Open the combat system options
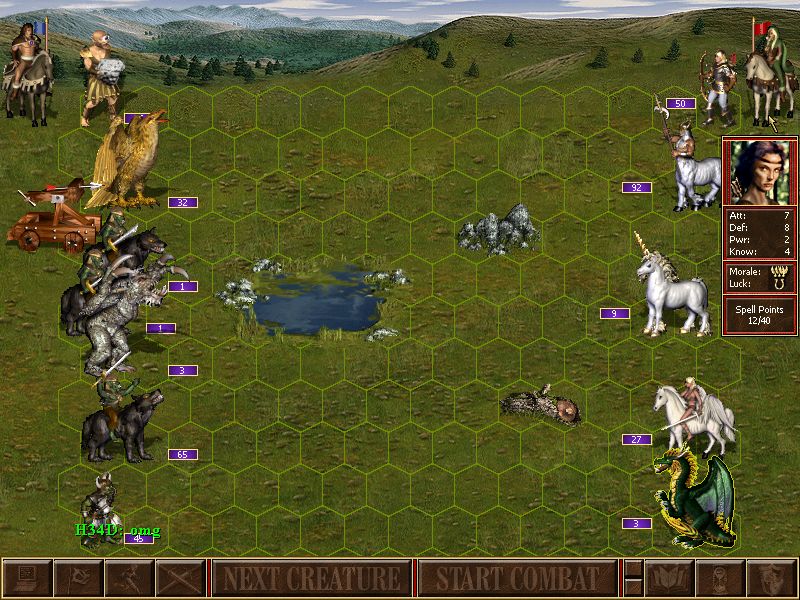800x600 pixels. [x=27, y=578]
